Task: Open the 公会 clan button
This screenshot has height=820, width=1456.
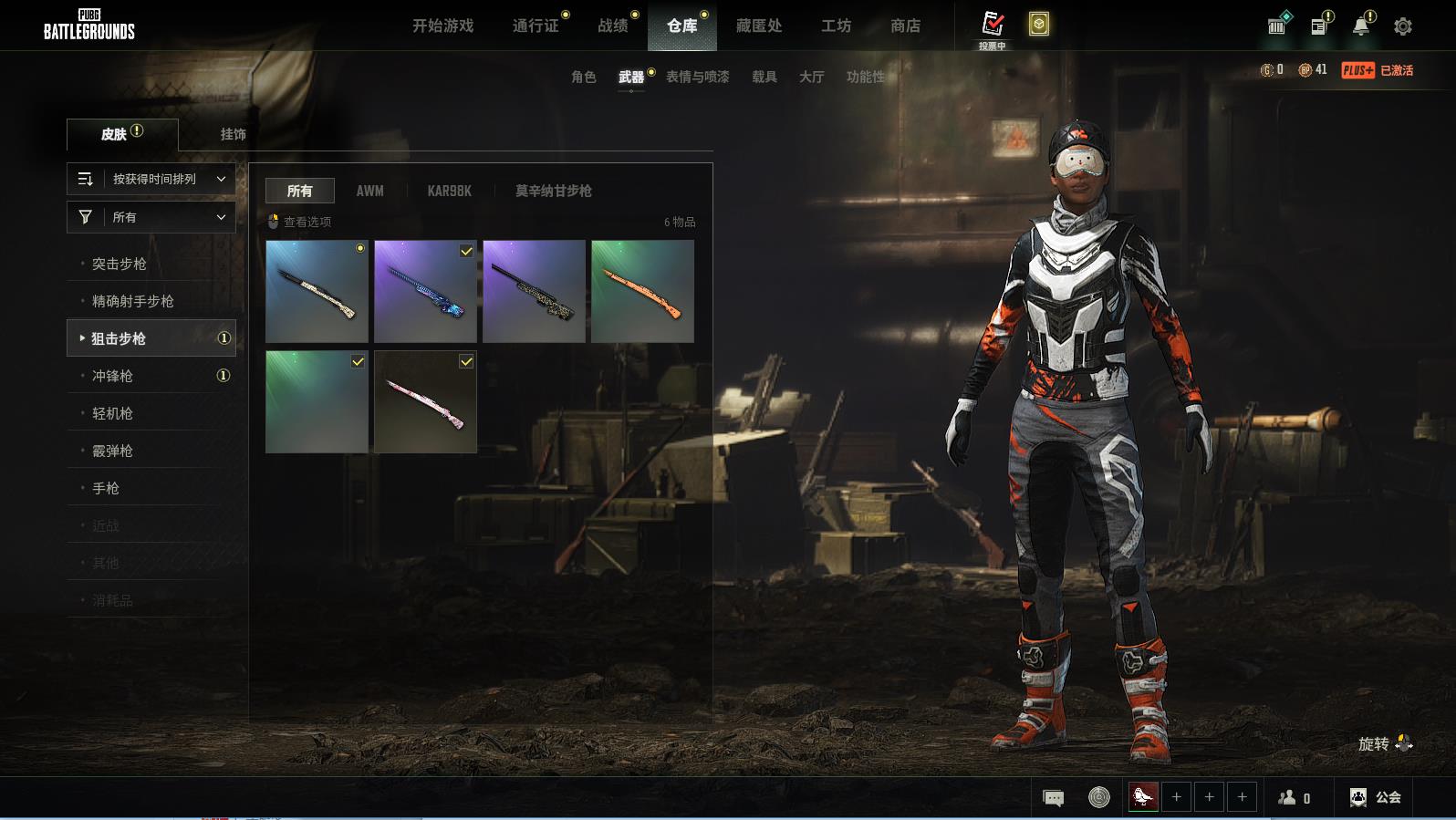Action: [x=1376, y=797]
